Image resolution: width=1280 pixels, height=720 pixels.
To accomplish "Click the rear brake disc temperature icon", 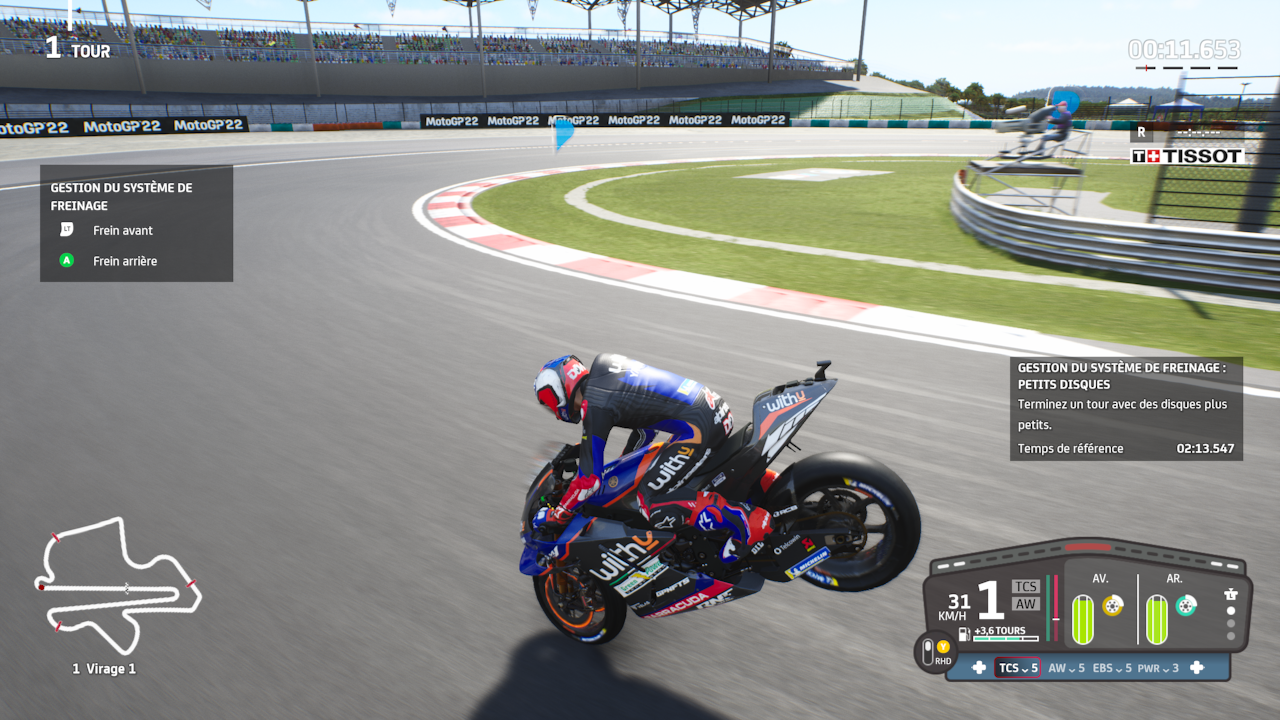I will point(1186,605).
